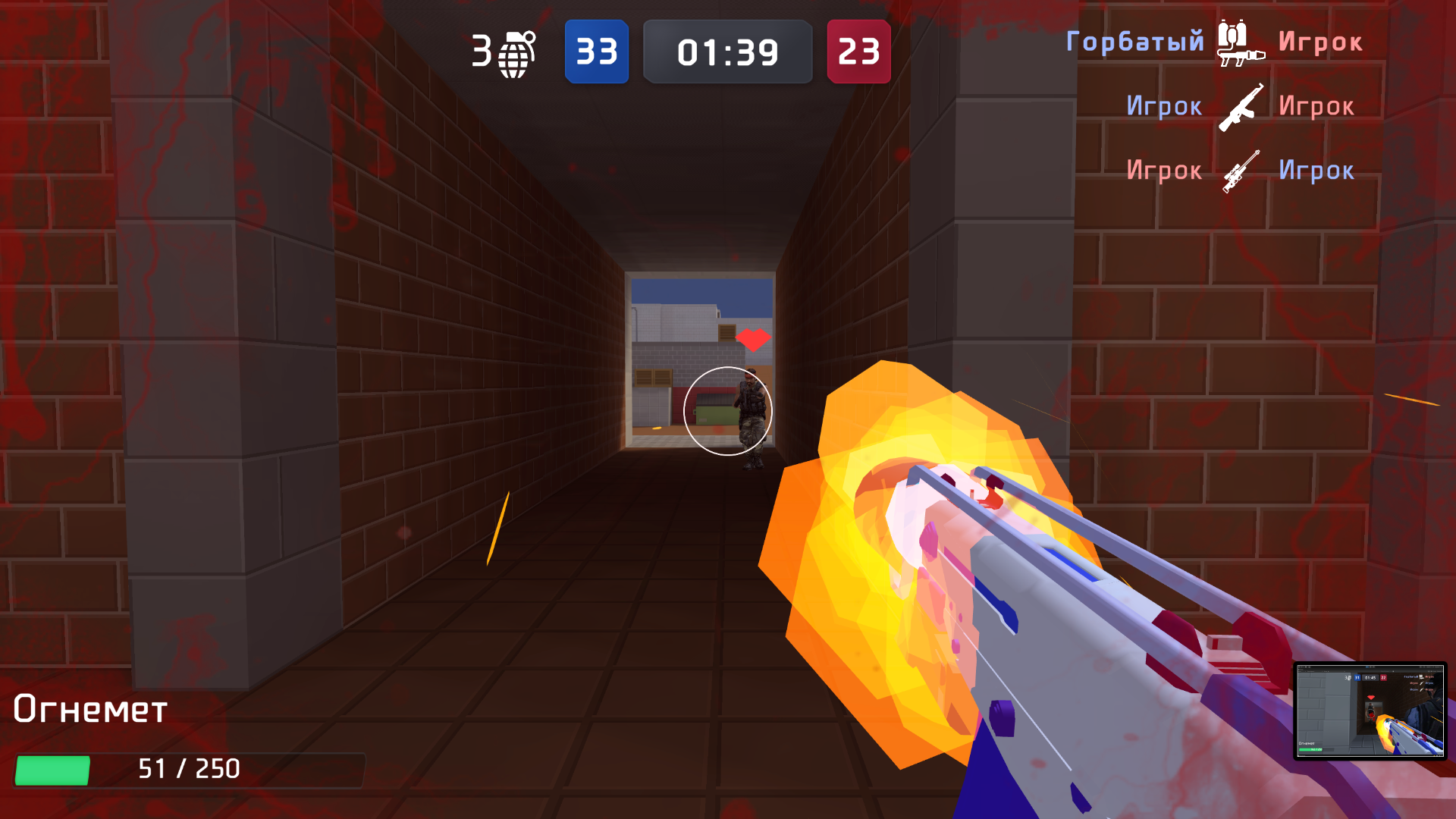Click the match timer showing 01:39

[727, 52]
